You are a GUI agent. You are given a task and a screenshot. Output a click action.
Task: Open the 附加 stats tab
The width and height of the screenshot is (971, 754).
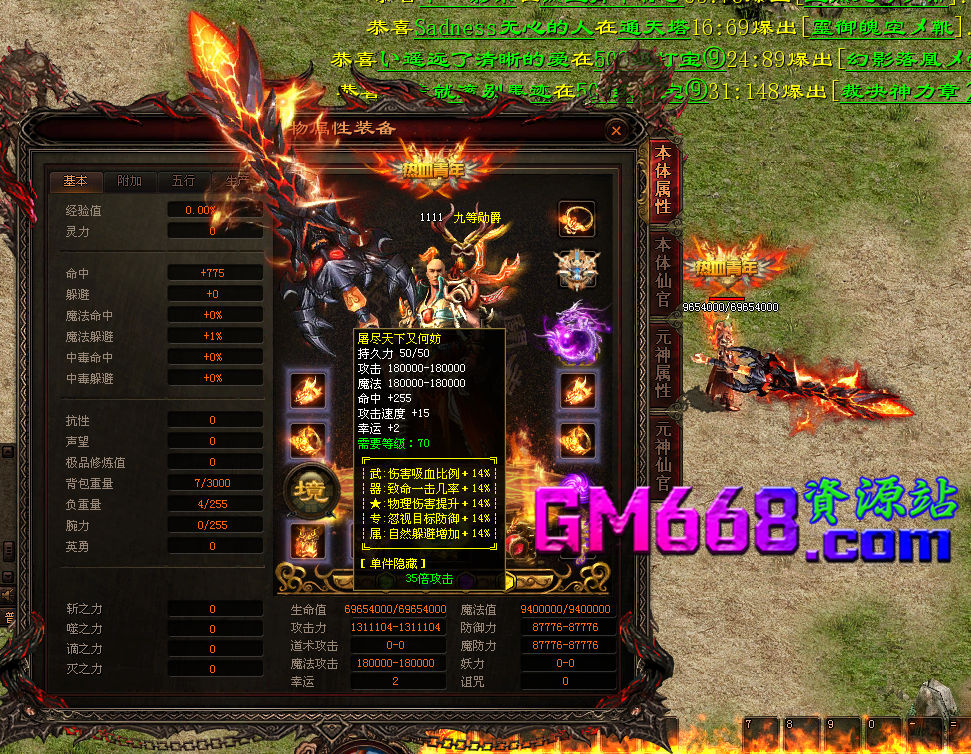tap(129, 181)
